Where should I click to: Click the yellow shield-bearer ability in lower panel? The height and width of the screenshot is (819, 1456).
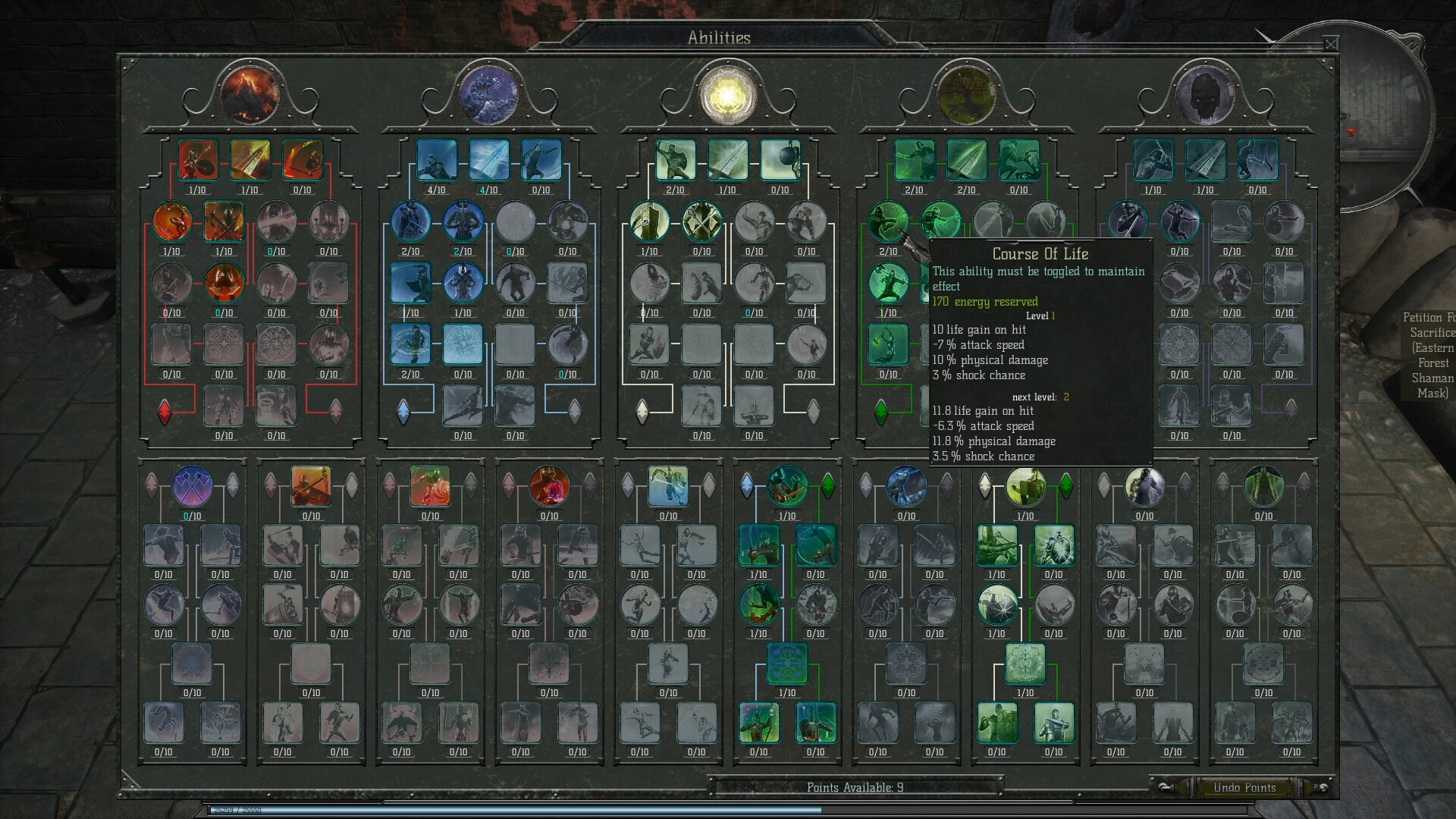[1026, 486]
